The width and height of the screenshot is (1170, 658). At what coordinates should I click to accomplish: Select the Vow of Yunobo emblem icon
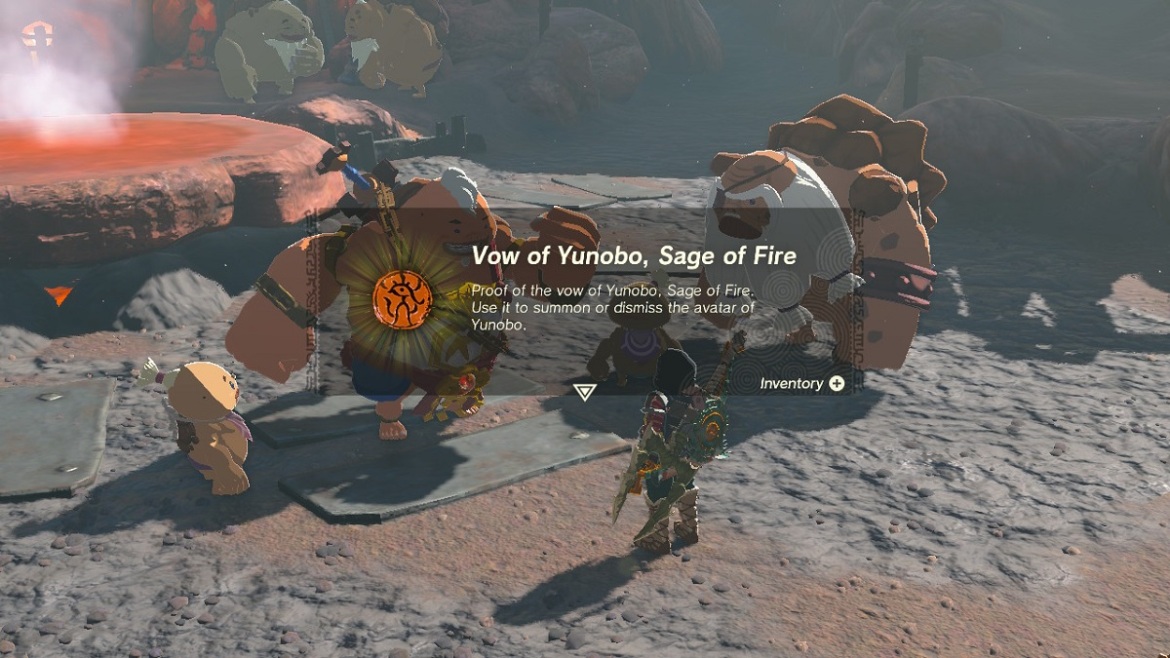(x=402, y=298)
